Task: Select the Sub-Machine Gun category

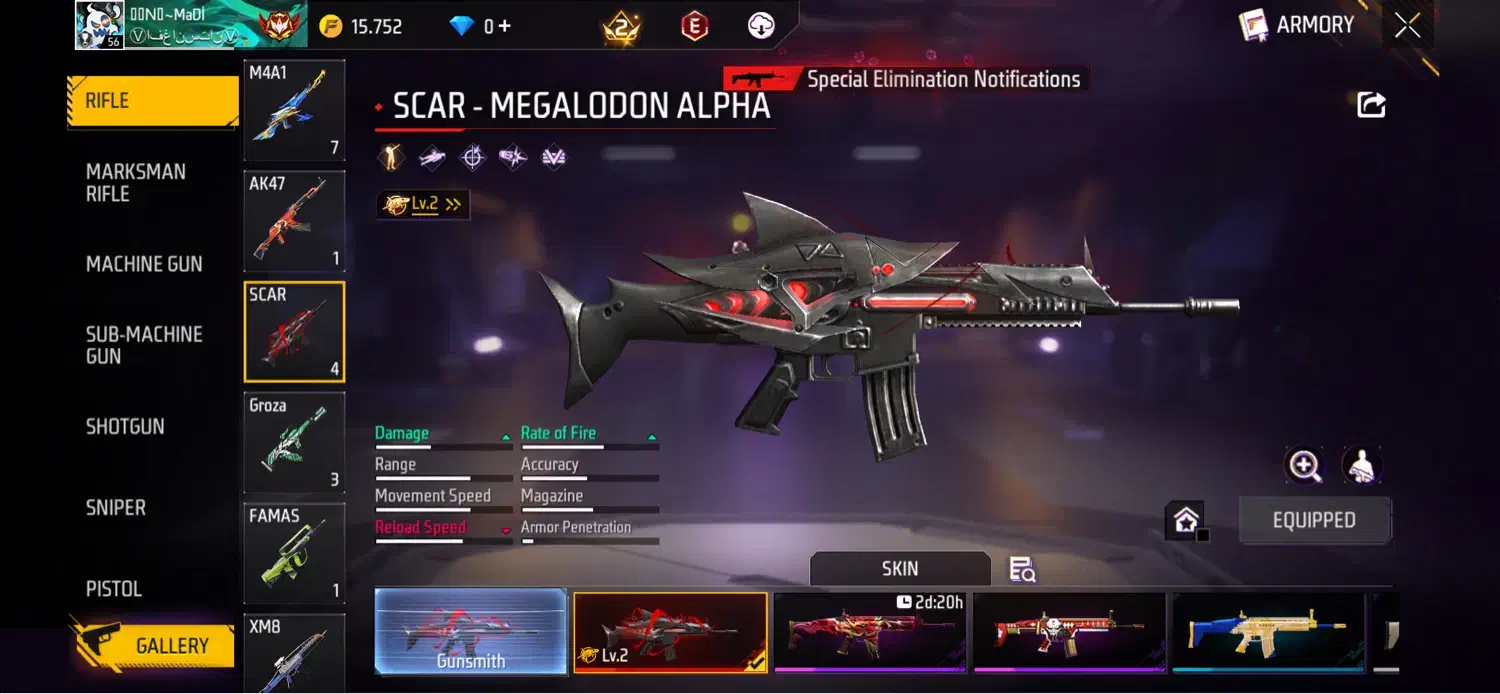Action: pos(144,345)
